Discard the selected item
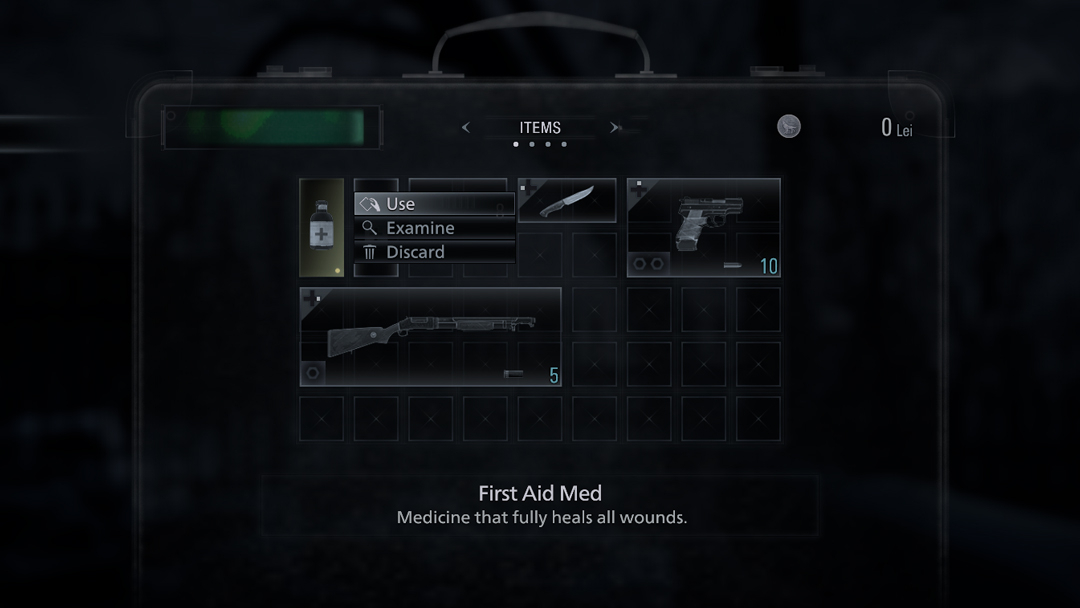 point(434,252)
